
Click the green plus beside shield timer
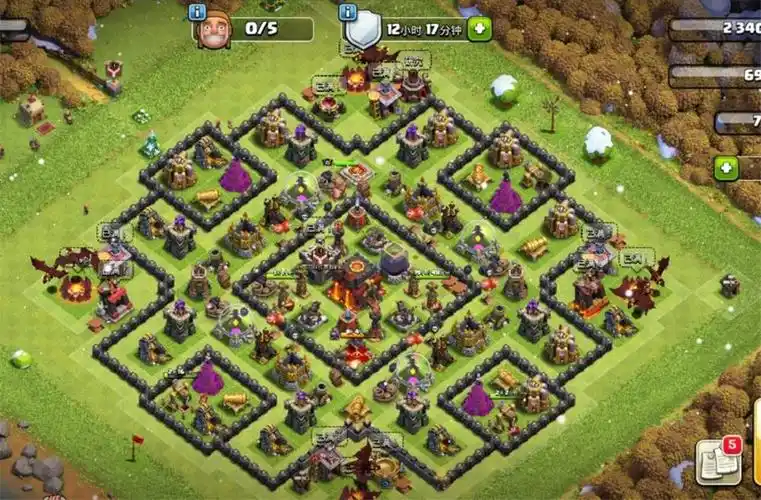pyautogui.click(x=479, y=29)
